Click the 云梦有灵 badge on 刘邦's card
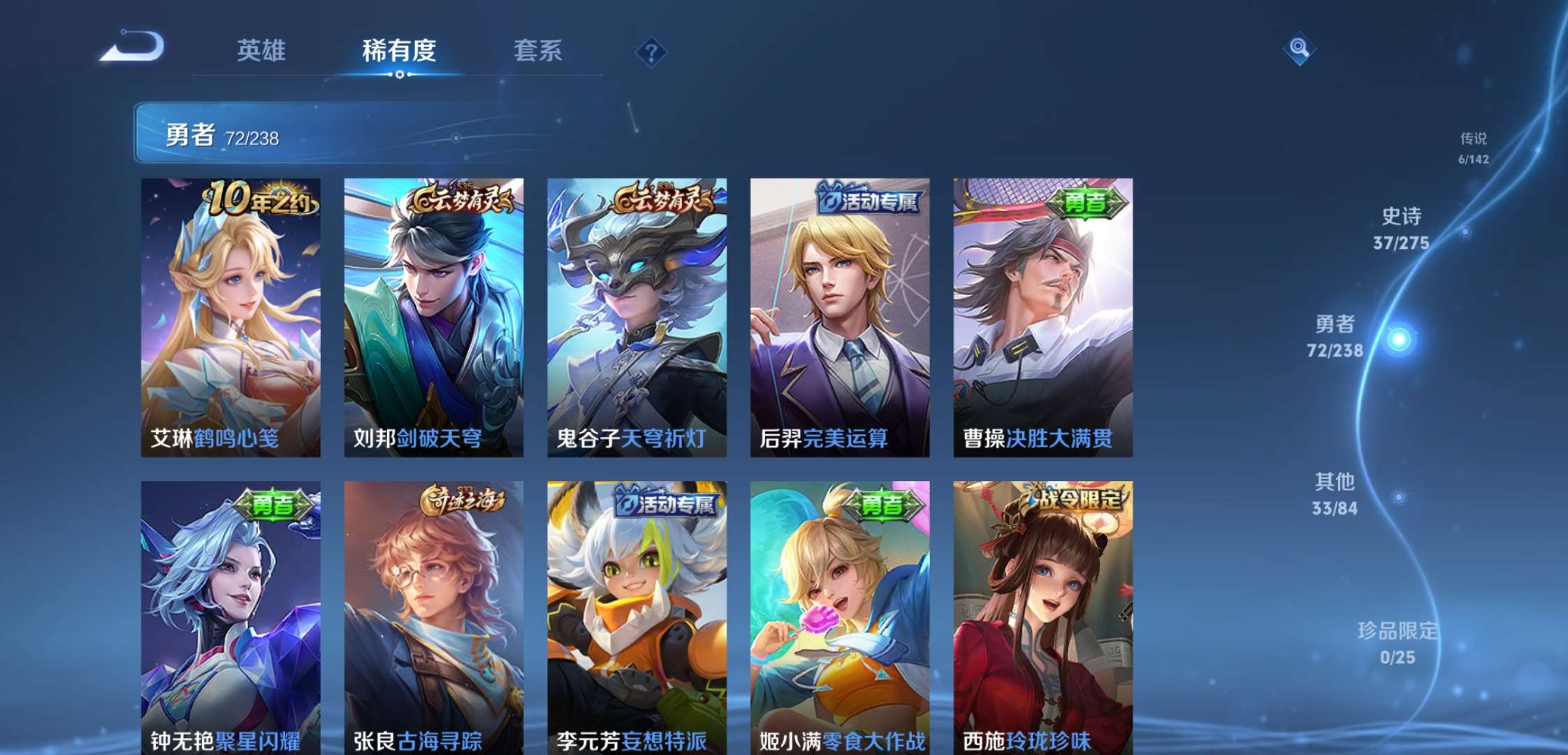Viewport: 1568px width, 755px height. click(x=464, y=200)
